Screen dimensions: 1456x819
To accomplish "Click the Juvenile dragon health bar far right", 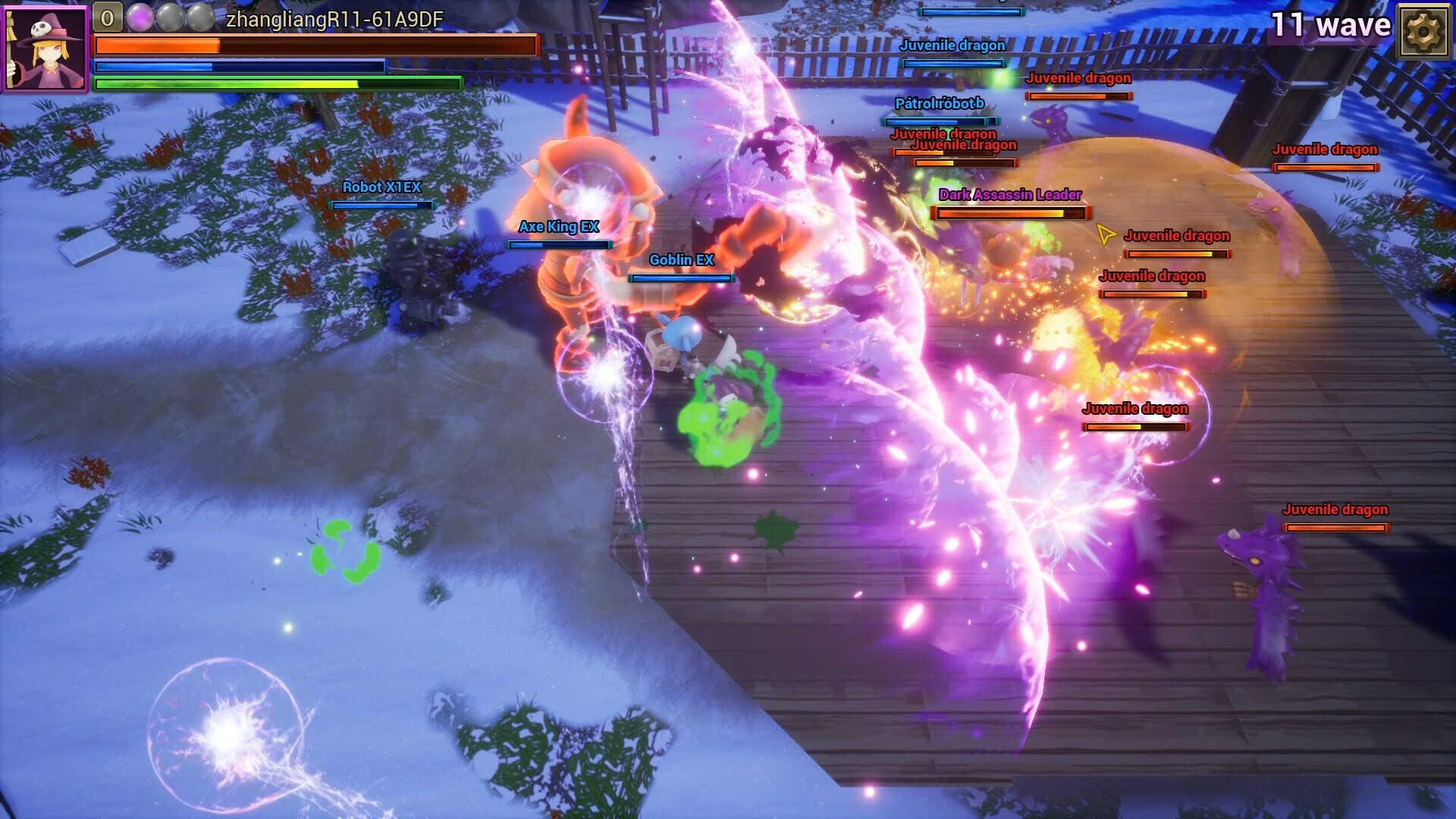I will (1326, 165).
